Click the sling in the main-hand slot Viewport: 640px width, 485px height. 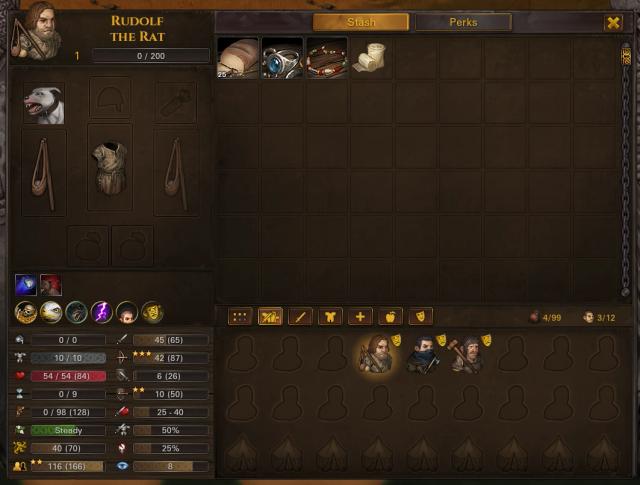44,171
